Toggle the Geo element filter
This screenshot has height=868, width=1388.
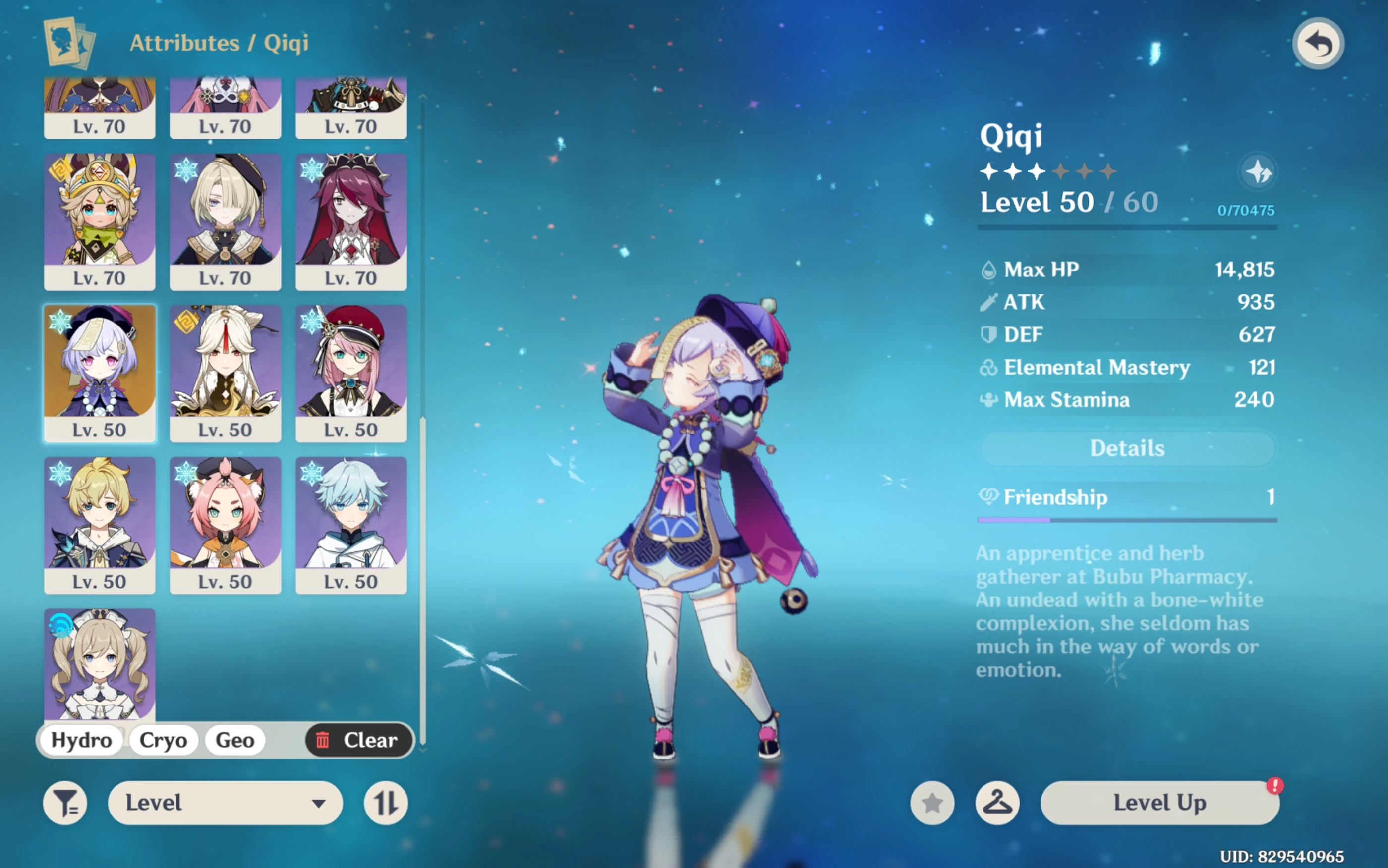point(234,740)
